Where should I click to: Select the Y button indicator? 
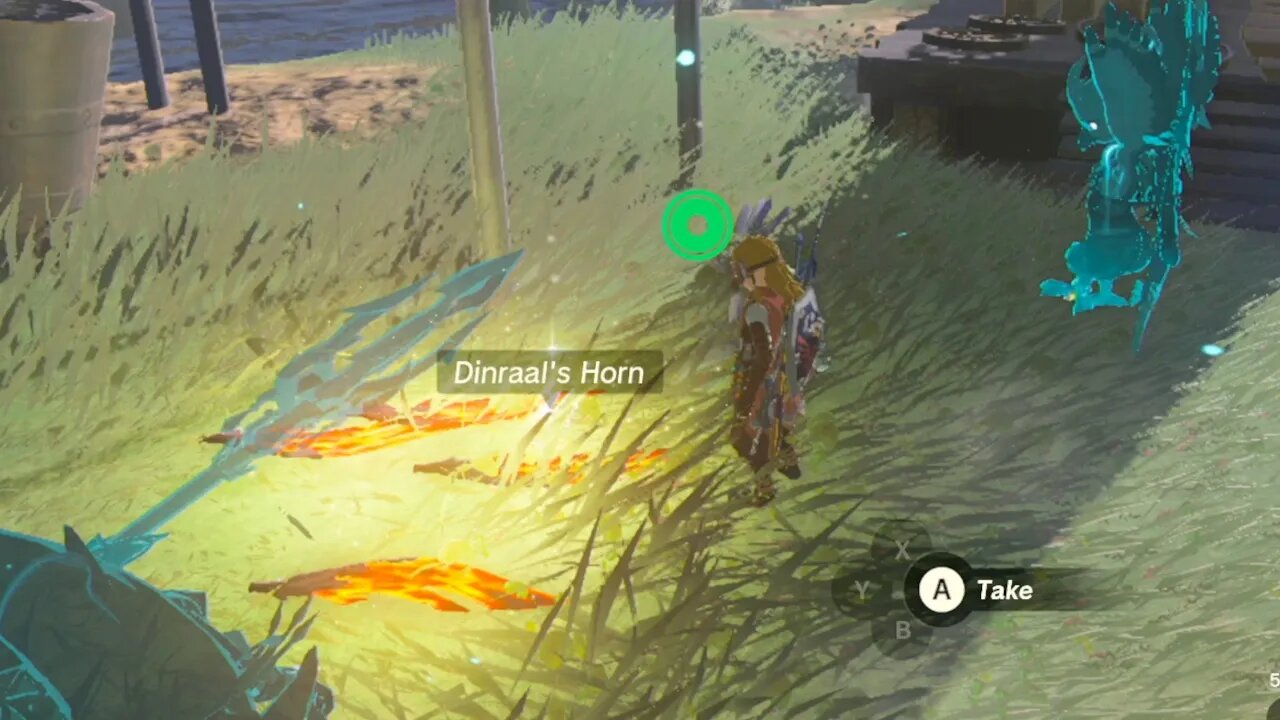pyautogui.click(x=862, y=590)
